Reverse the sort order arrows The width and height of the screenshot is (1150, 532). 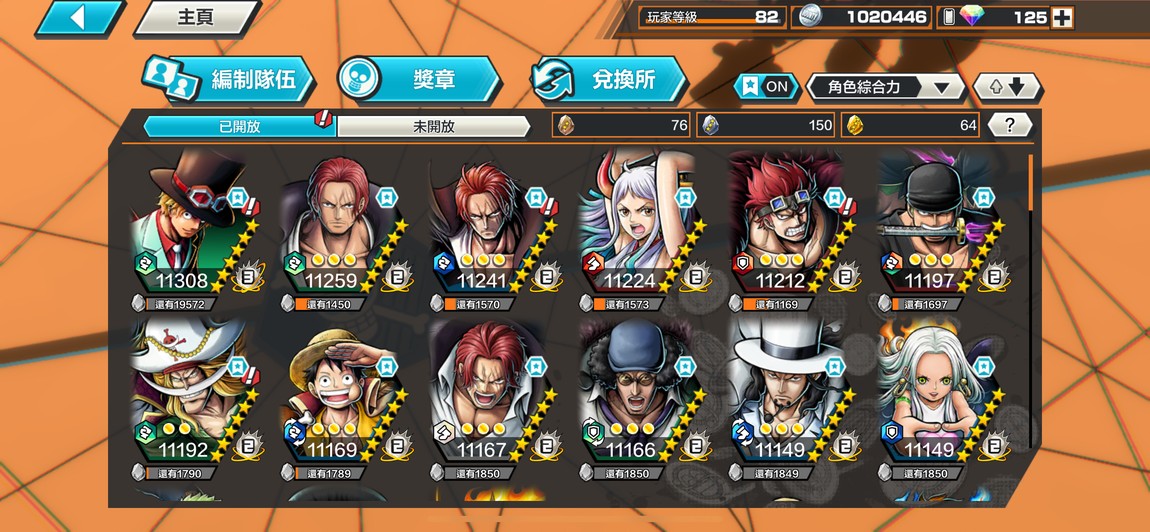(1007, 87)
